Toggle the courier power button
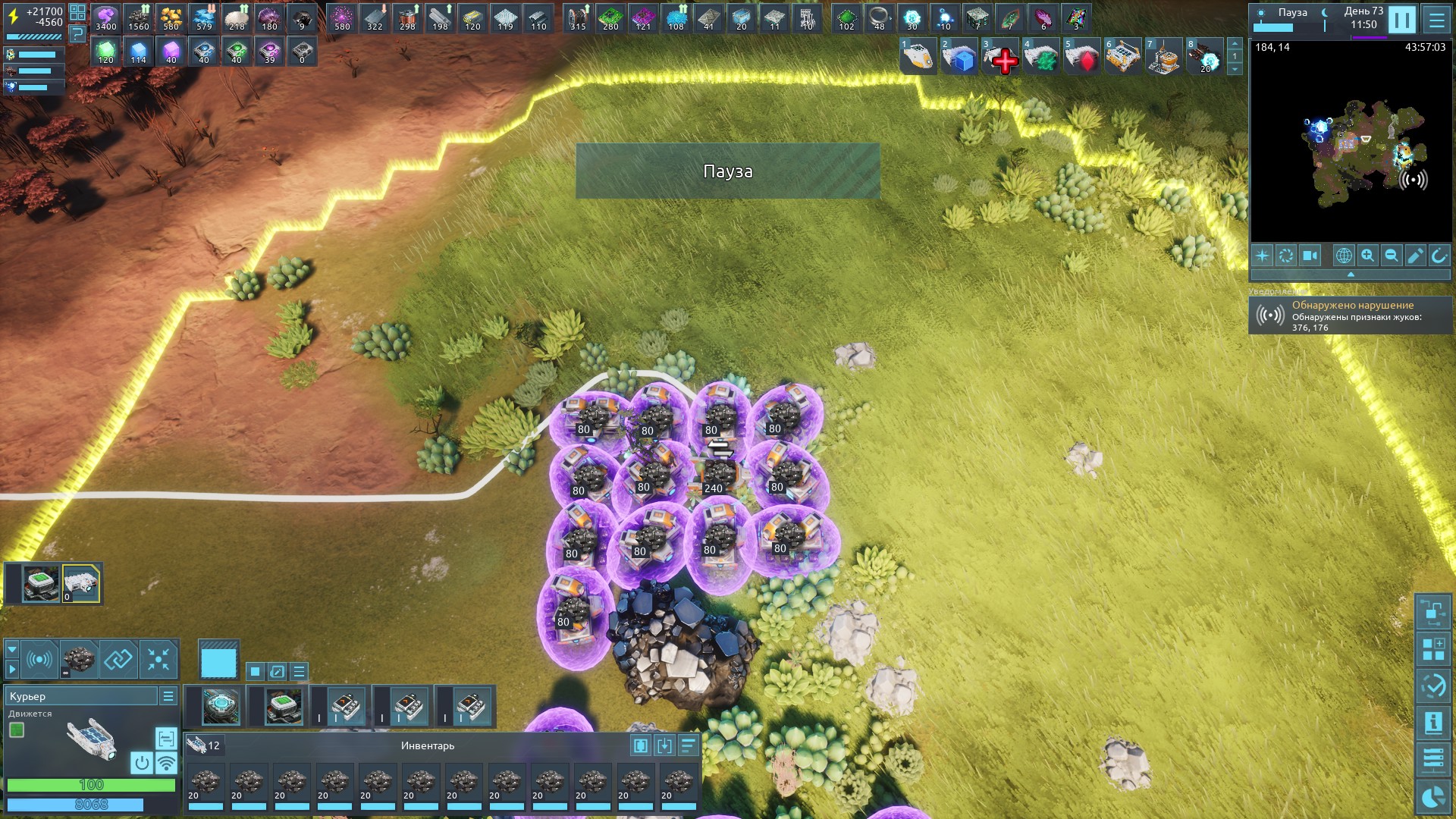The height and width of the screenshot is (819, 1456). click(142, 762)
